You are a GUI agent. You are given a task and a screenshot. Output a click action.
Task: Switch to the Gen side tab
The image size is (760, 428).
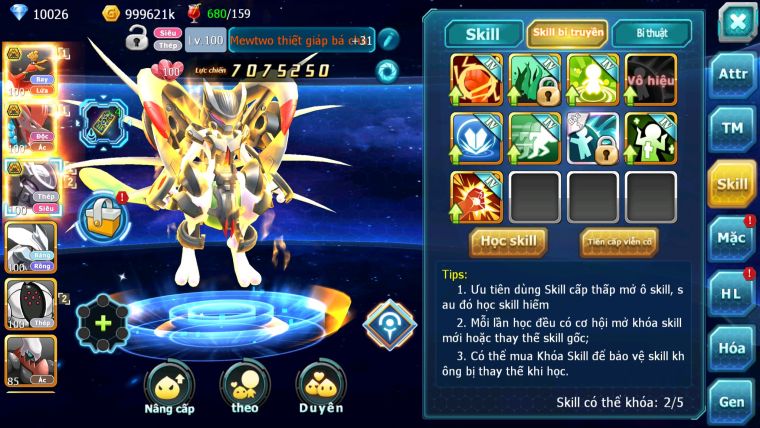[732, 401]
